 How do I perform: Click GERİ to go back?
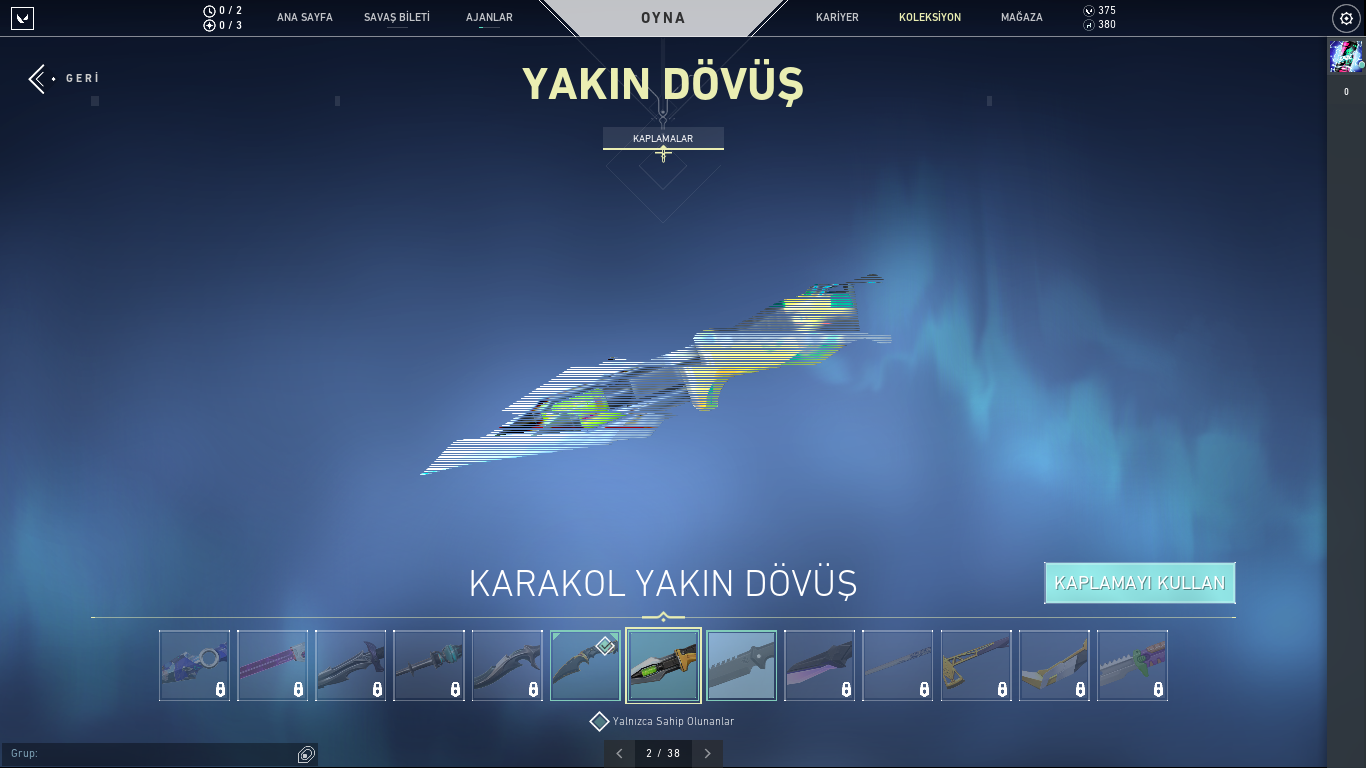click(x=60, y=77)
